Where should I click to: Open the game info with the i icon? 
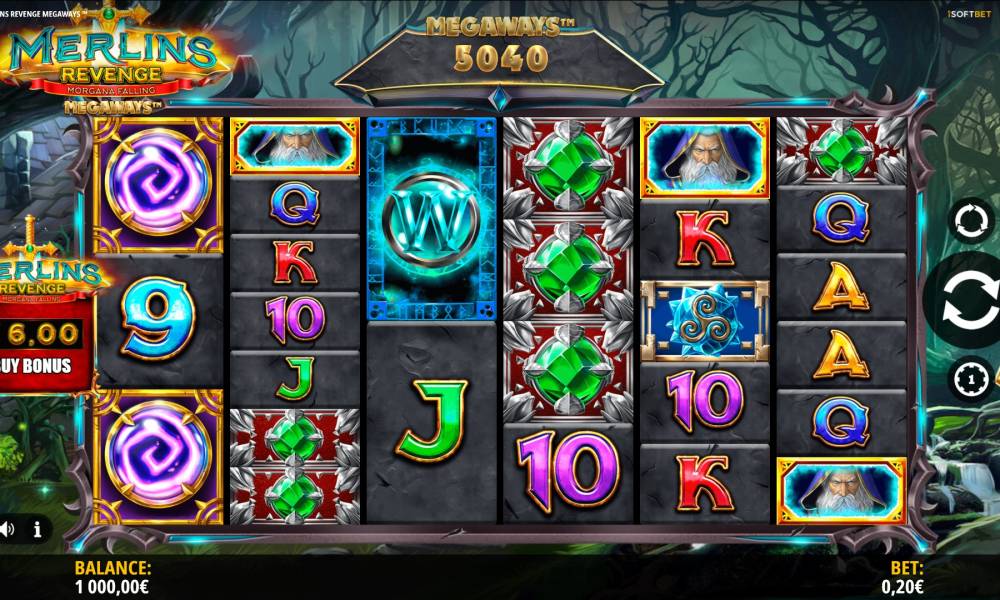pos(38,528)
